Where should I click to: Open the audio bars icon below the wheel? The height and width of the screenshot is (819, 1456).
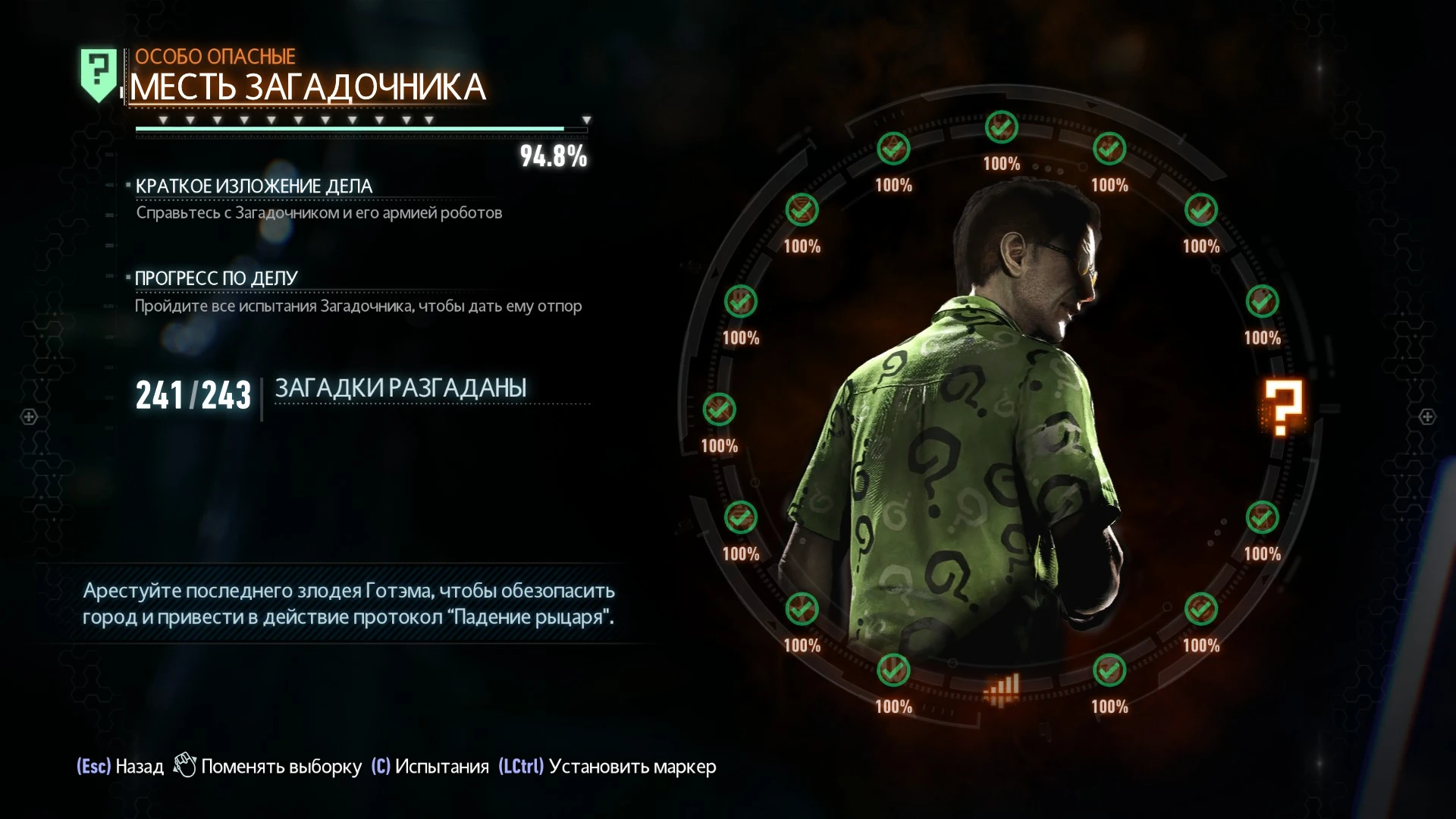[1000, 686]
